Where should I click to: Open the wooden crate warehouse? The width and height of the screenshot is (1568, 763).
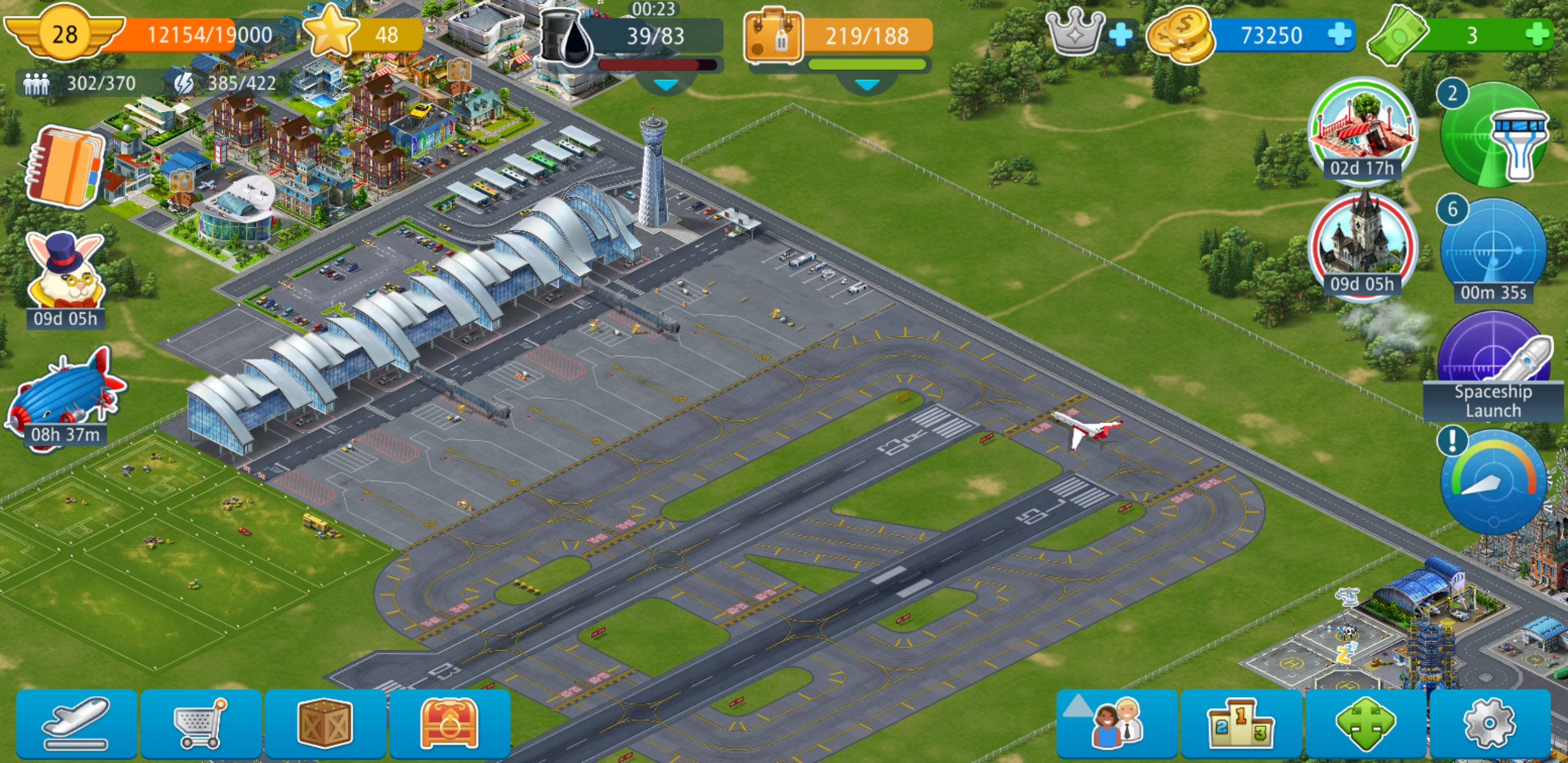click(x=325, y=723)
